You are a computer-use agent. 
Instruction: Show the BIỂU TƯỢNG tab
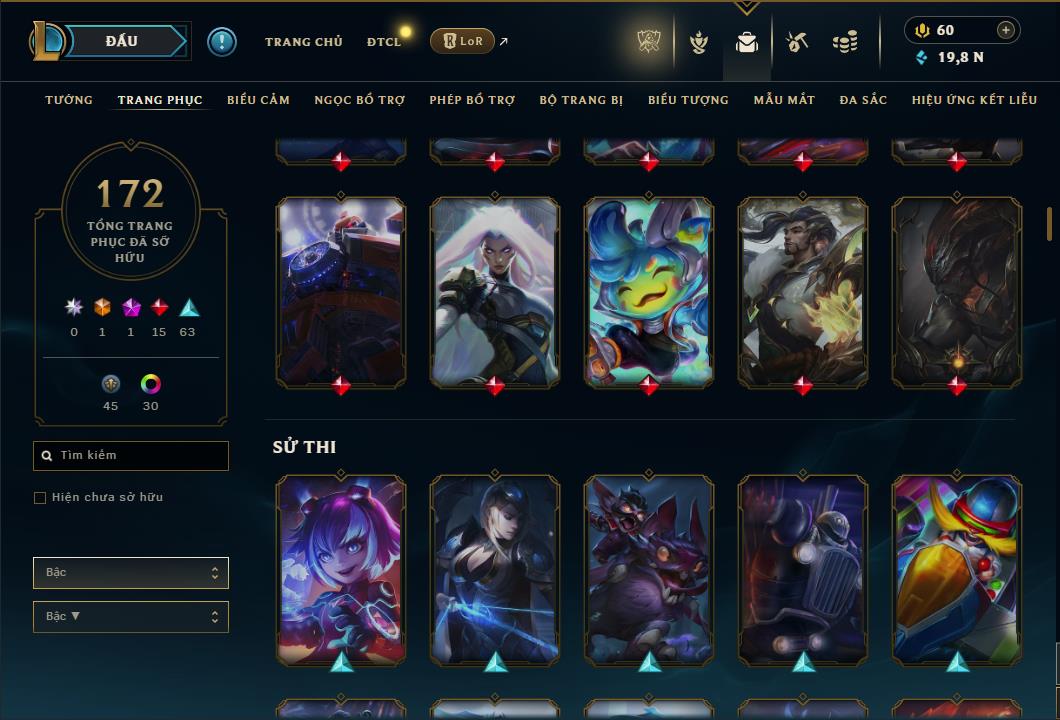point(688,100)
